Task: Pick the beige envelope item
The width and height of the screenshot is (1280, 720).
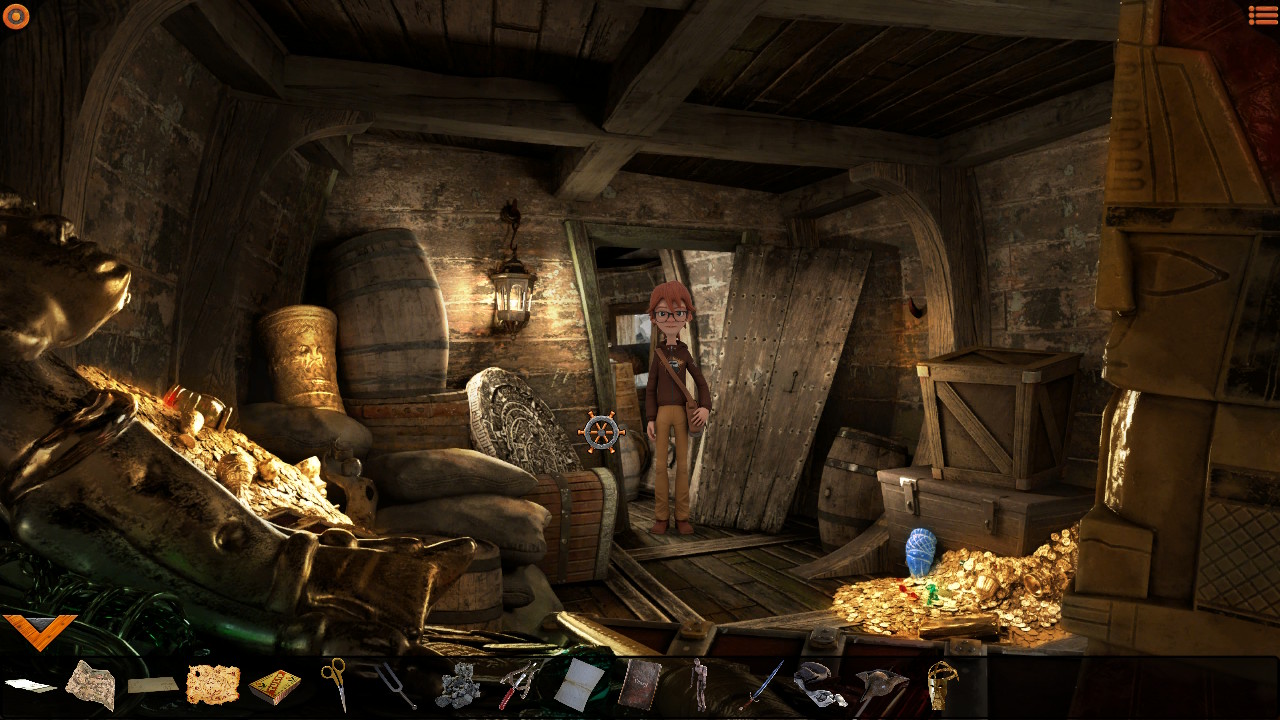Action: [x=153, y=685]
